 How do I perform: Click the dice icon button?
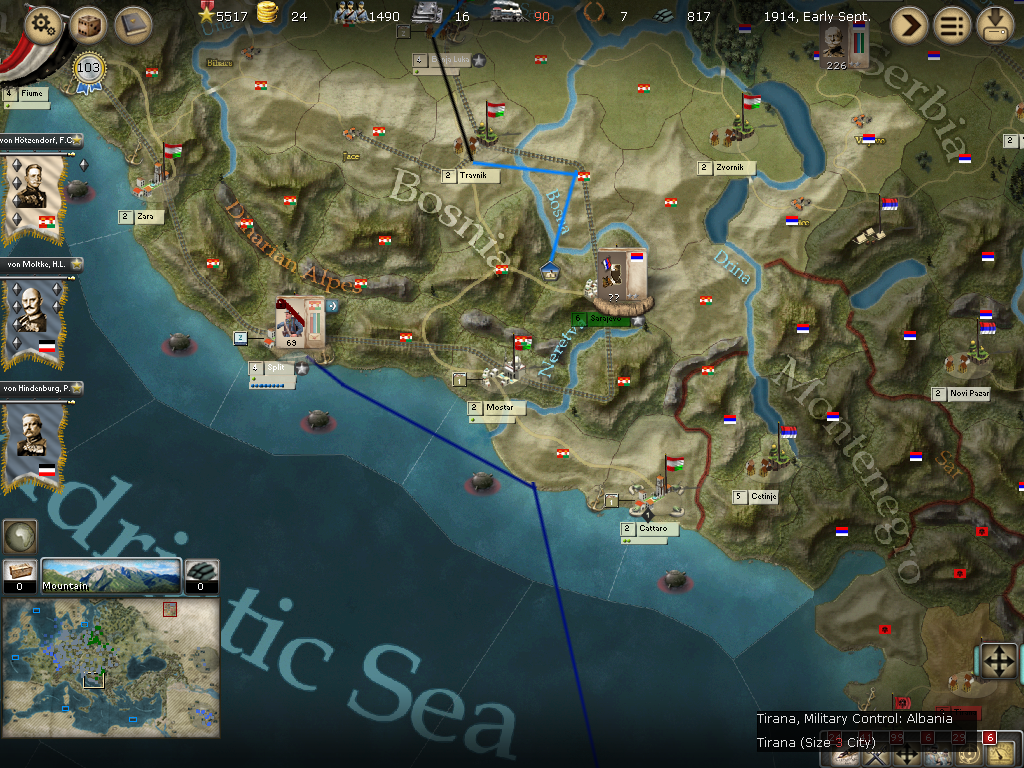88,25
